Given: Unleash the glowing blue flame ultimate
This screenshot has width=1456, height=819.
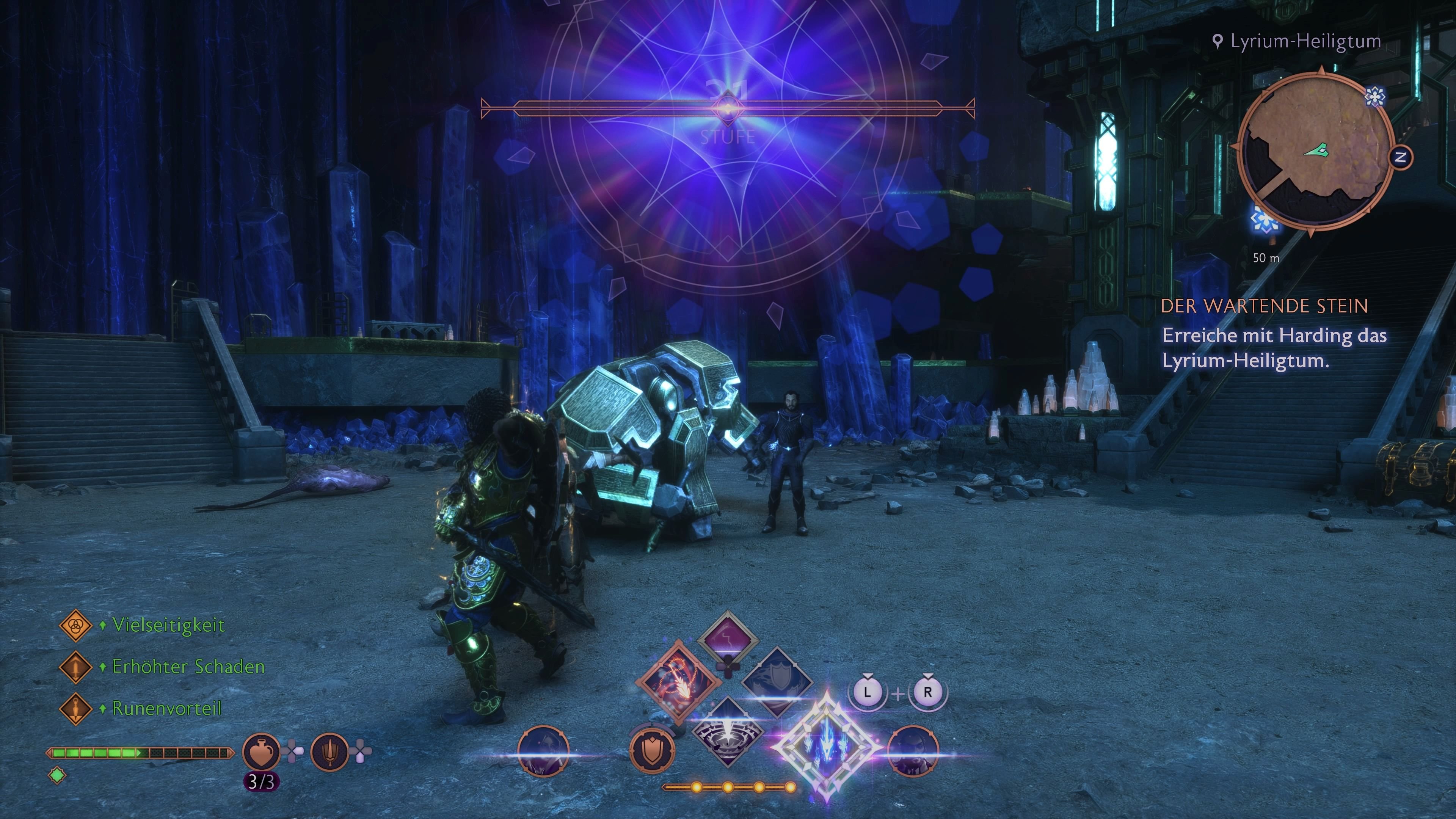Looking at the screenshot, I should tap(827, 747).
